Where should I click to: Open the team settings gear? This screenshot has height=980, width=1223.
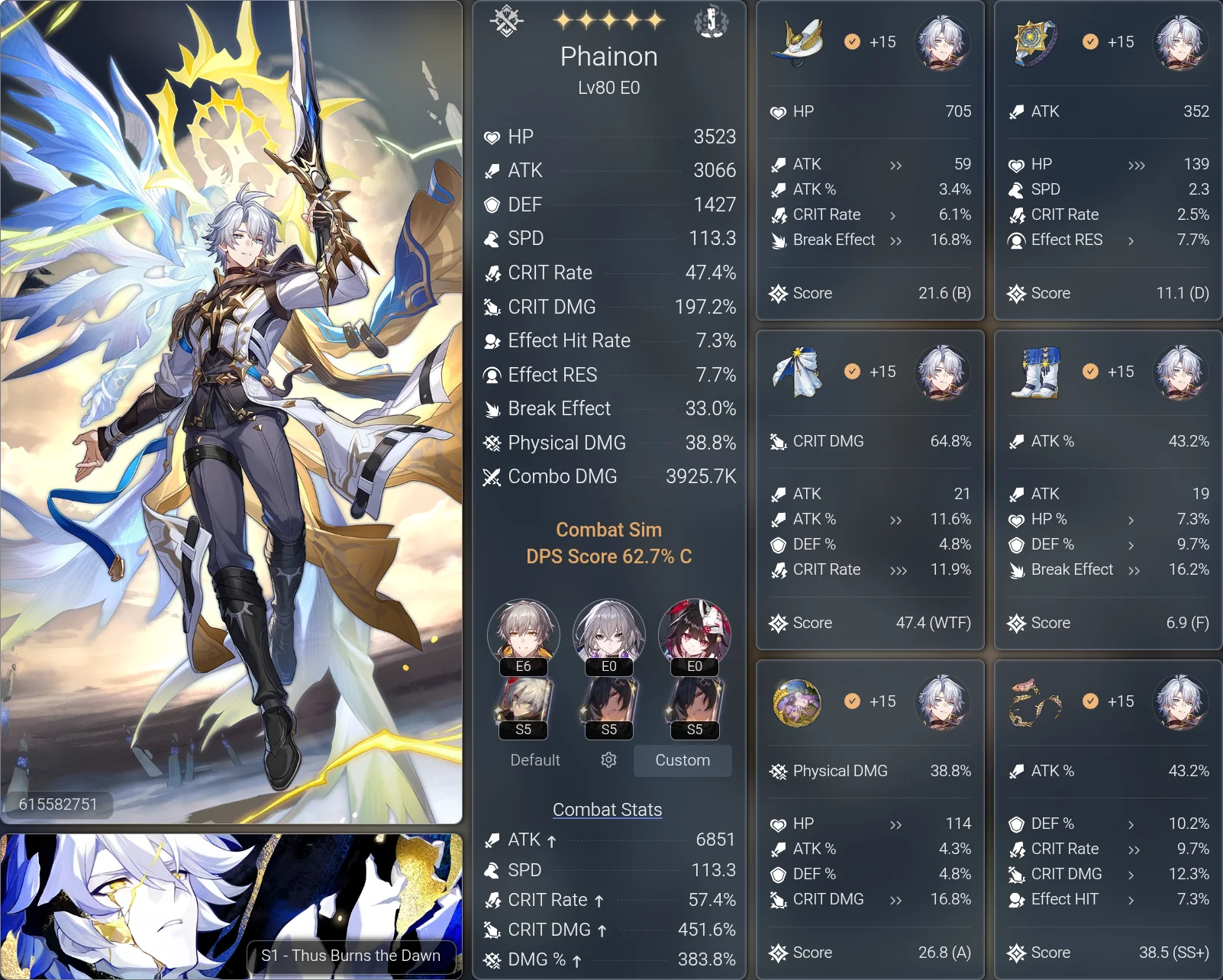(x=608, y=760)
